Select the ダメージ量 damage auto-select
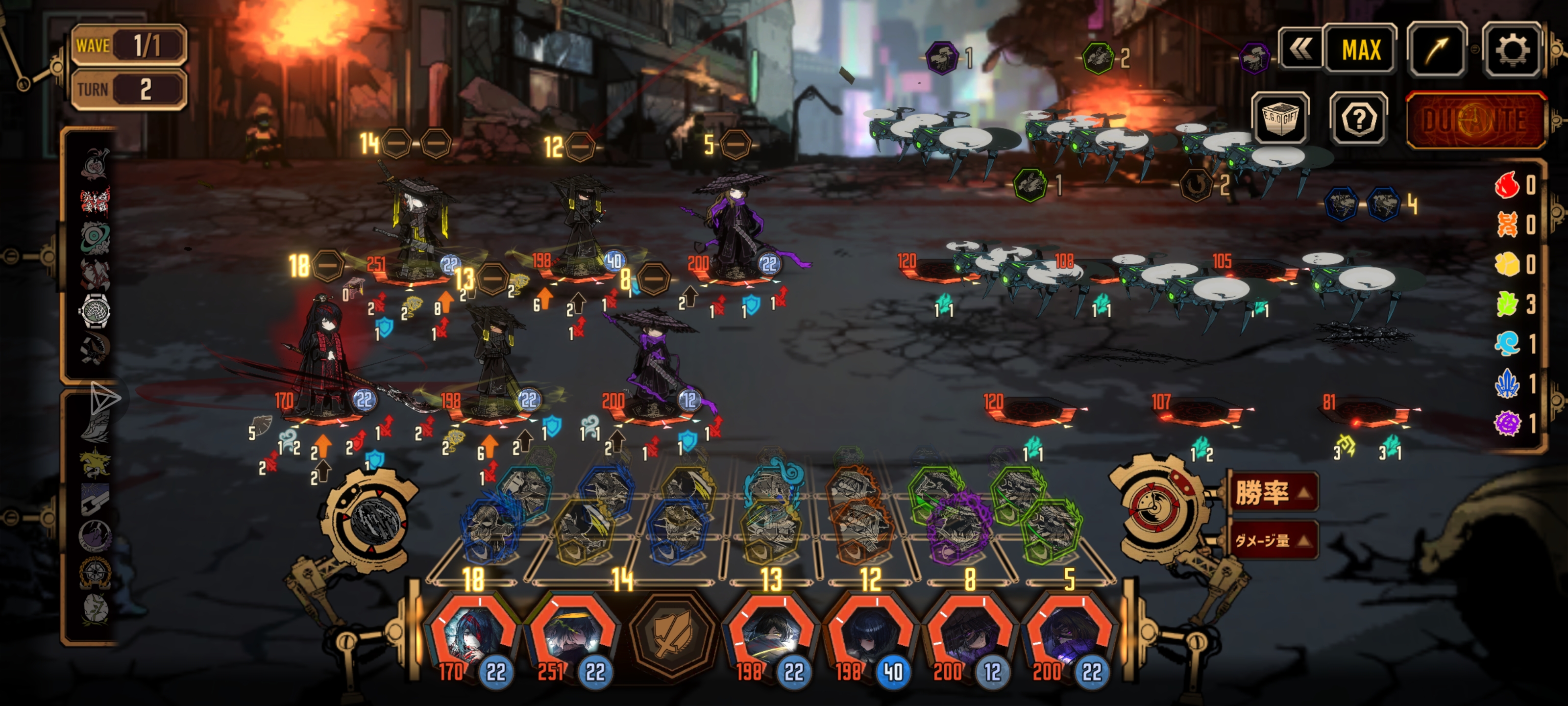1568x706 pixels. [1272, 540]
